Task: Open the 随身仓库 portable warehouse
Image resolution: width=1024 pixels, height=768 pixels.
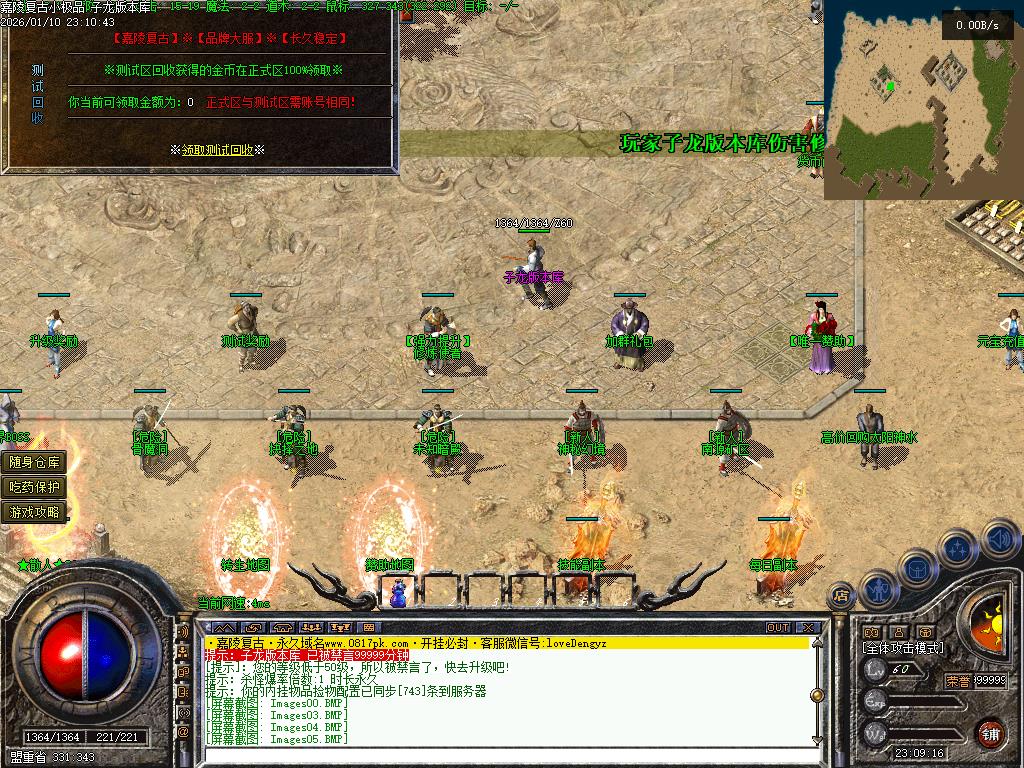Action: (36, 462)
